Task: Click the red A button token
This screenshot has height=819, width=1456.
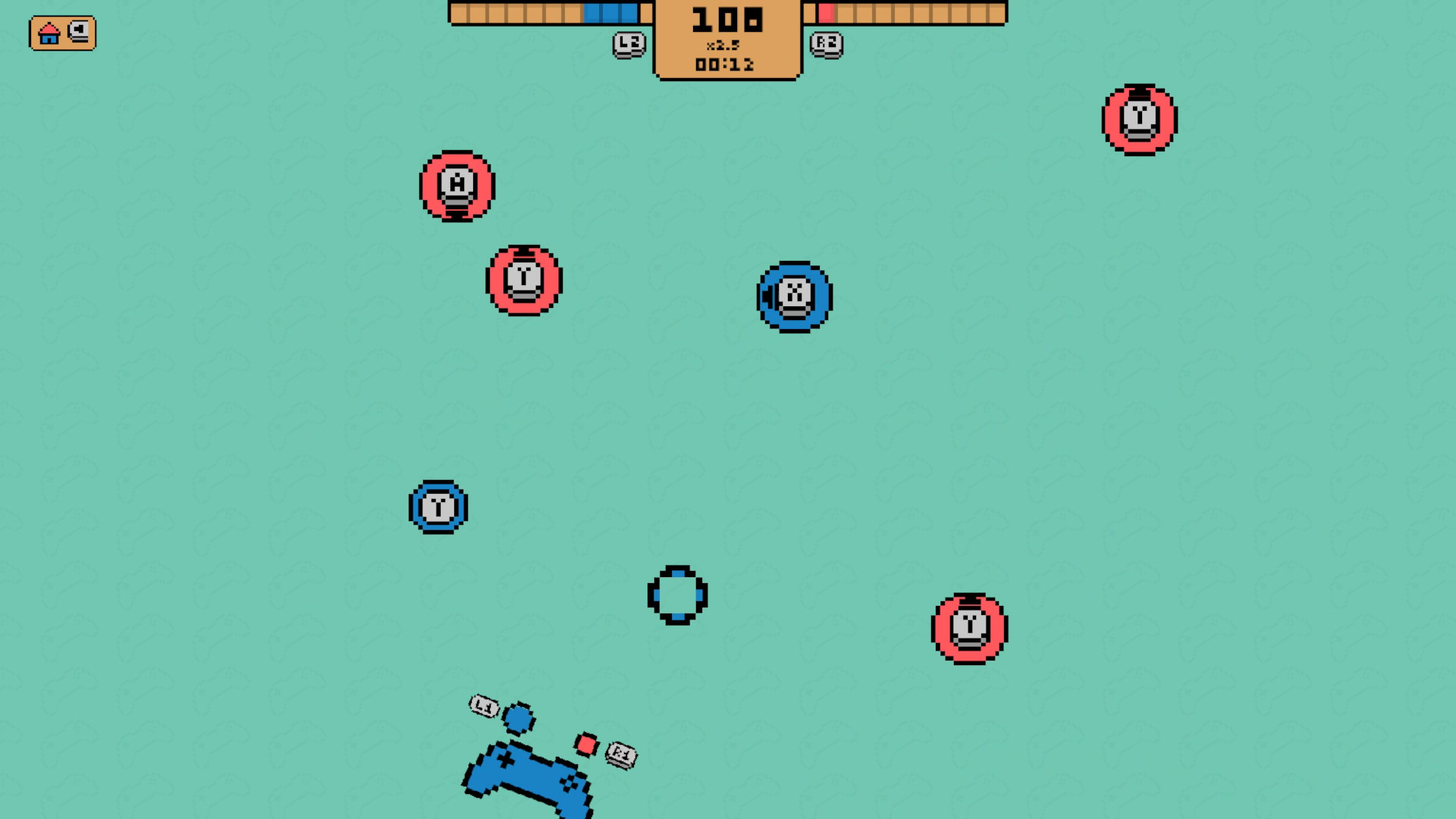Action: tap(456, 186)
